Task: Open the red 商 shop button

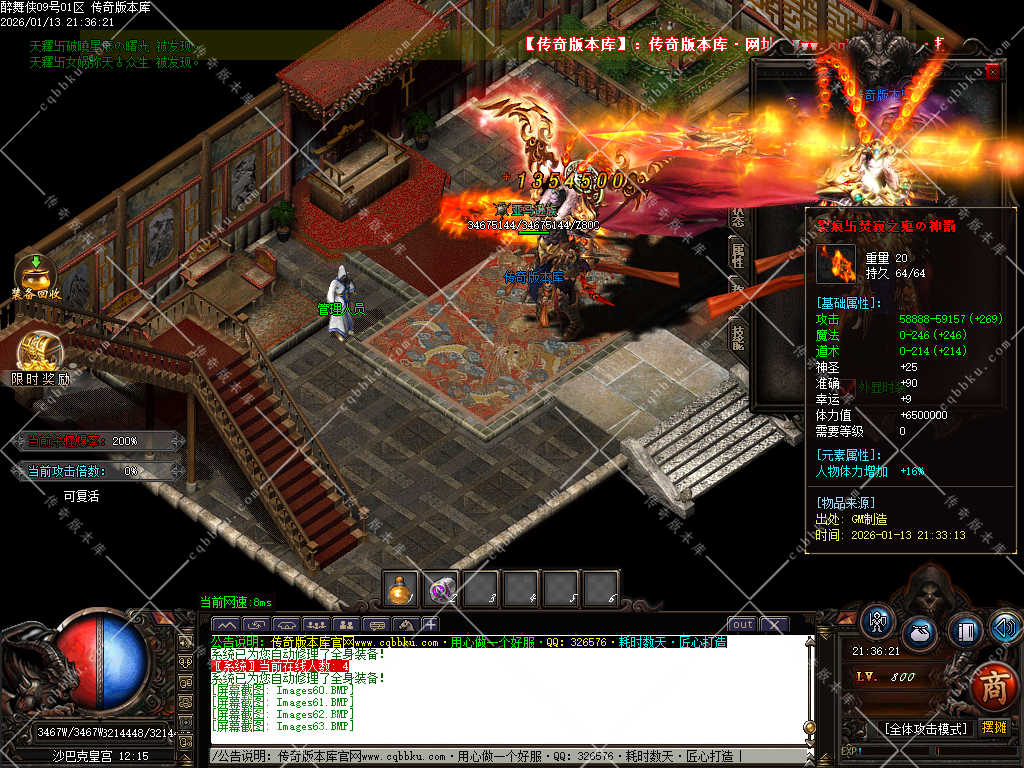Action: point(993,687)
